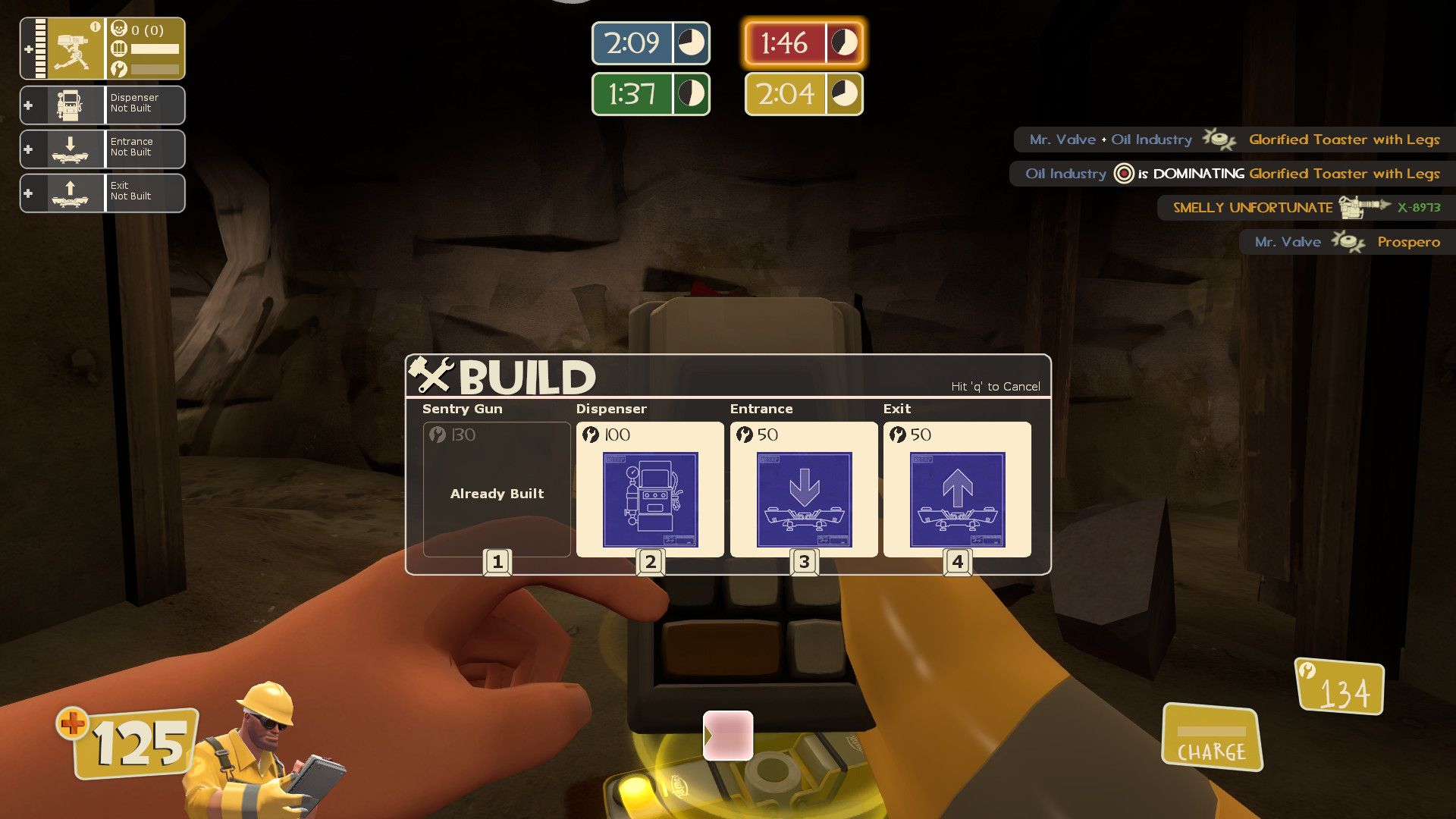
Task: Select the red team 1:46 timer
Action: click(803, 43)
